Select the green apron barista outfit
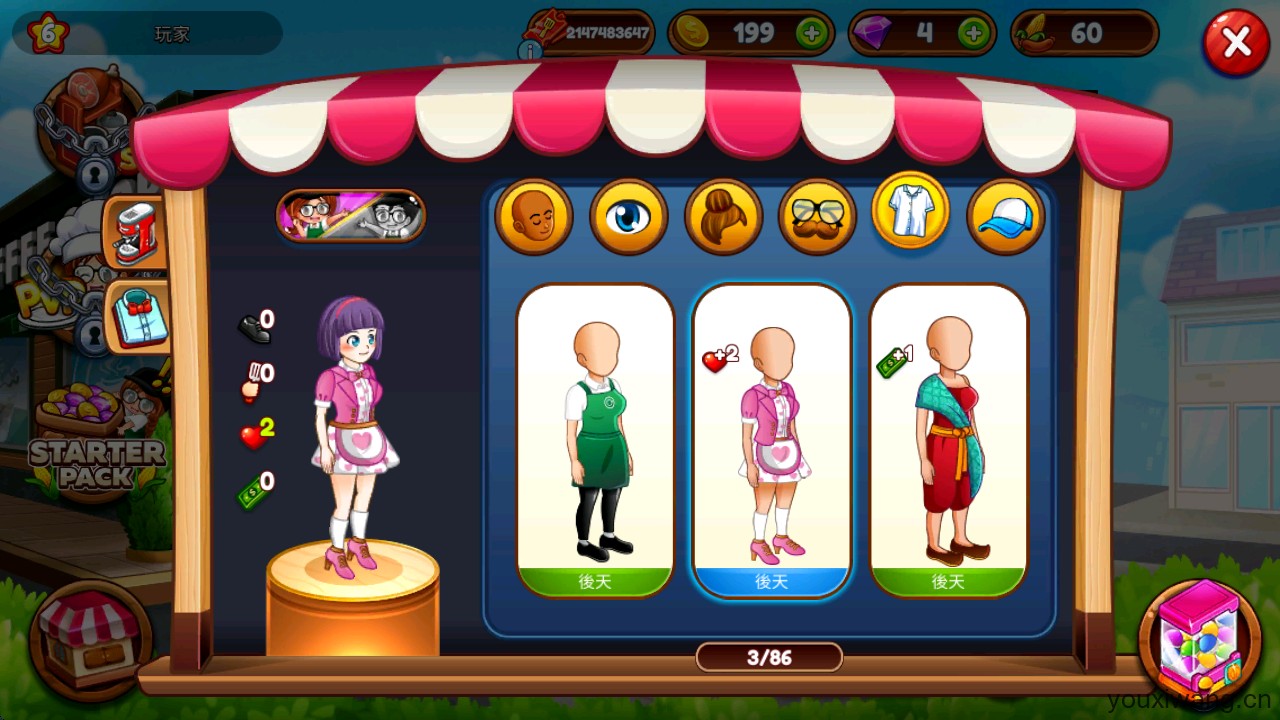1280x720 pixels. [x=596, y=440]
